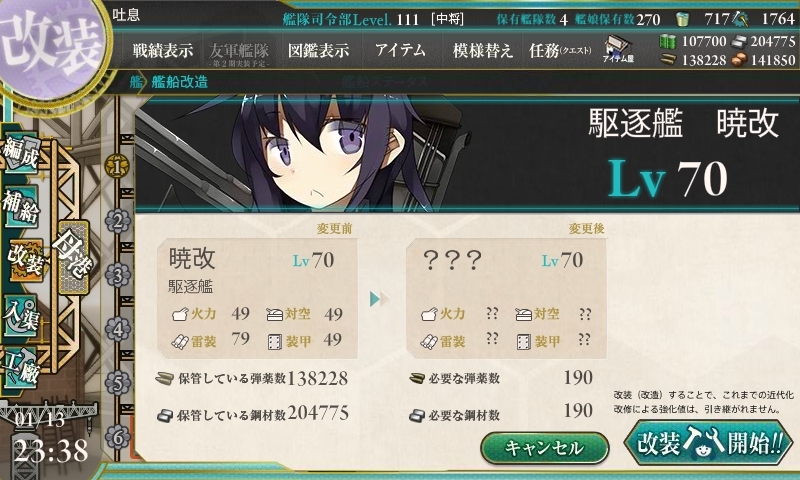Open 任務 (クエスト) quest list
The height and width of the screenshot is (480, 800).
point(560,49)
